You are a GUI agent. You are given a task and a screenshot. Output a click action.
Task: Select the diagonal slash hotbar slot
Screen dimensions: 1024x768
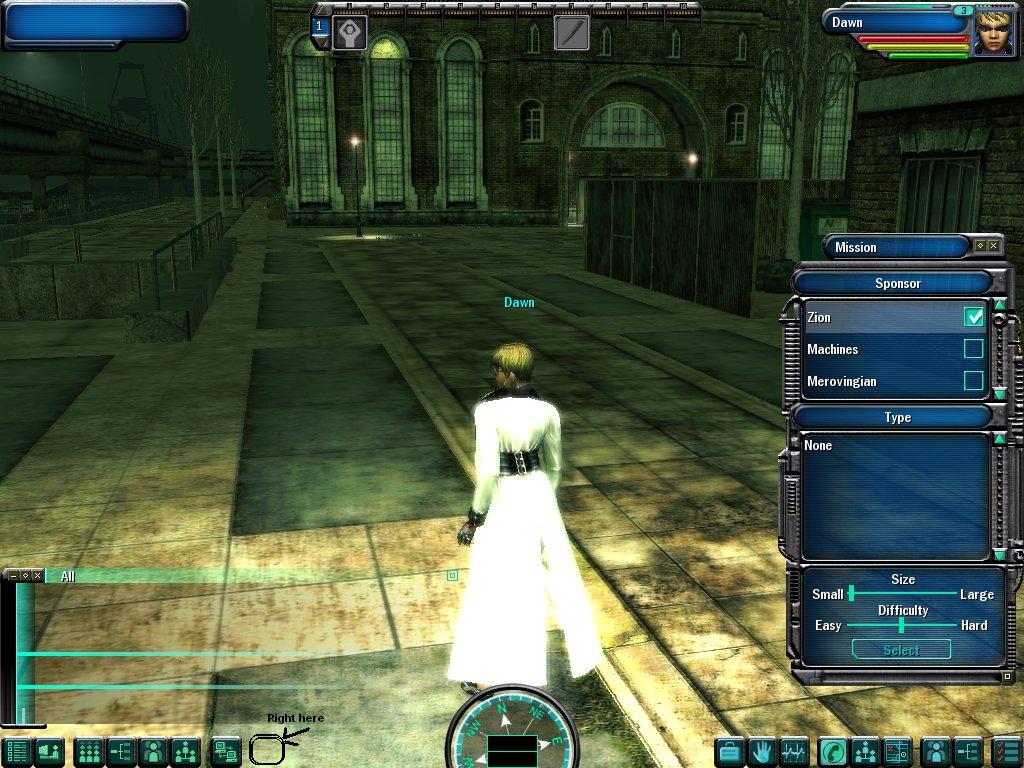[x=571, y=33]
